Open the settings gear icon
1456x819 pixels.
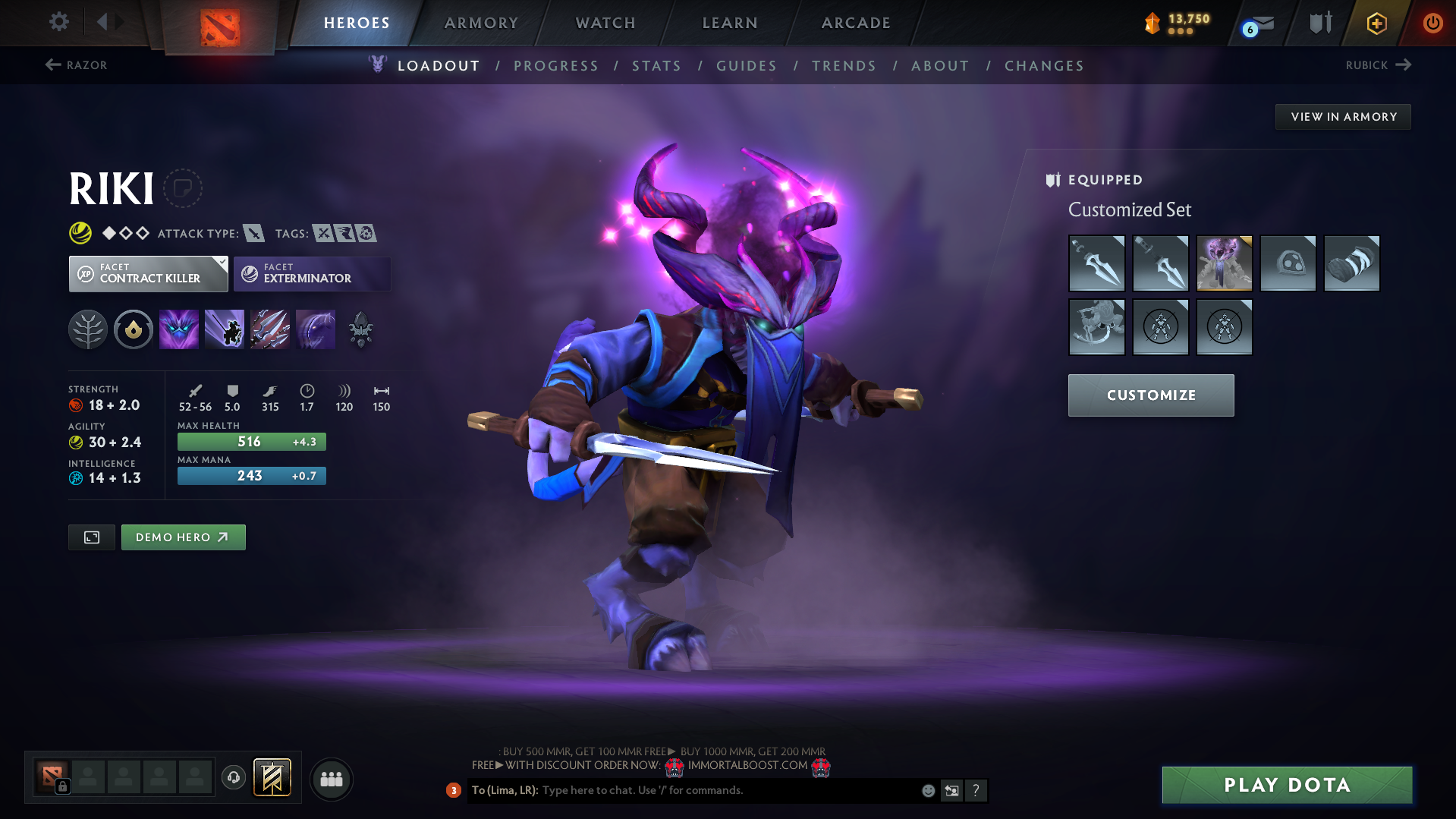[x=58, y=22]
